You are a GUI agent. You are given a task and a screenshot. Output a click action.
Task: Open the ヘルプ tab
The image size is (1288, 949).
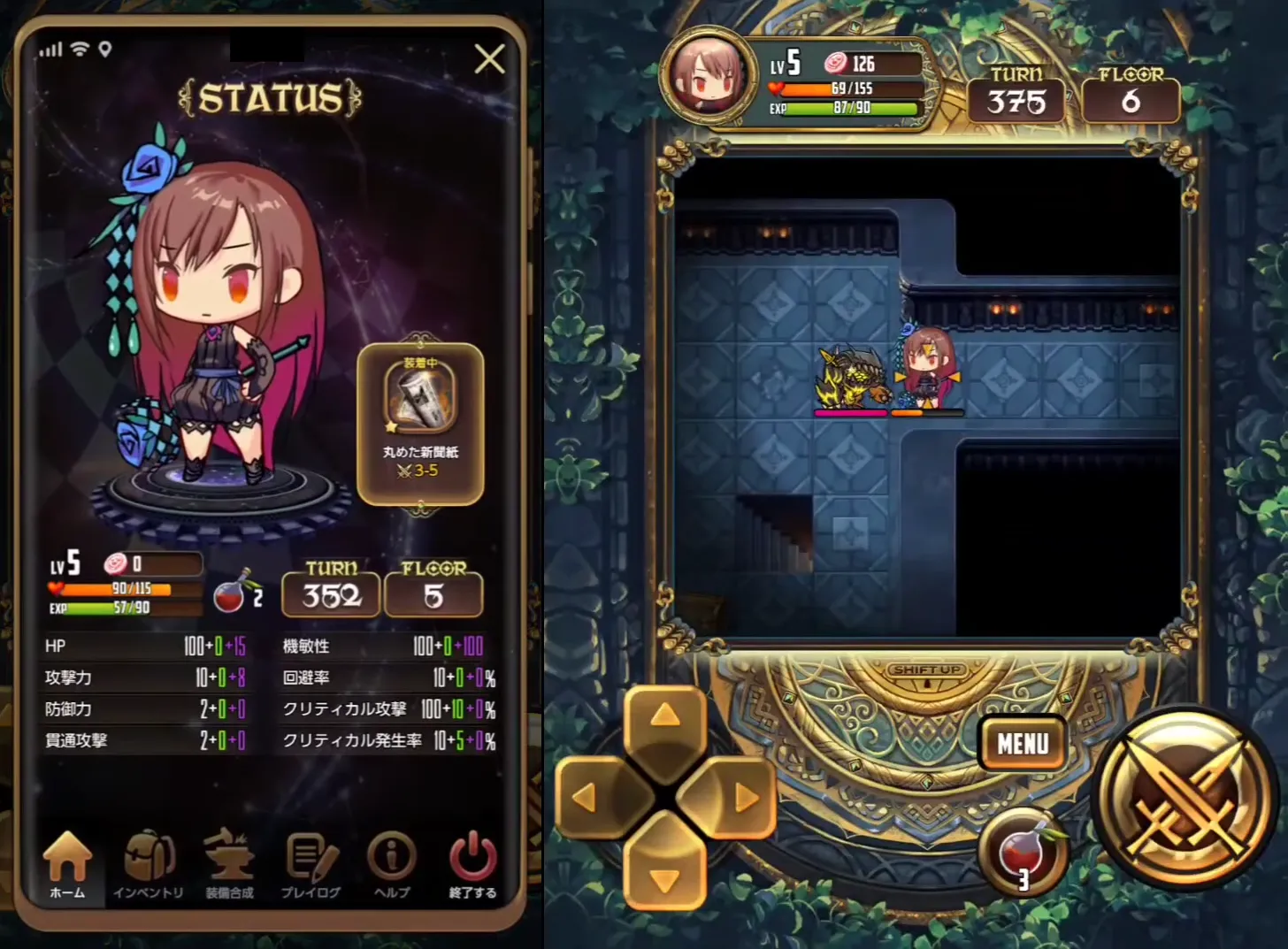click(392, 865)
